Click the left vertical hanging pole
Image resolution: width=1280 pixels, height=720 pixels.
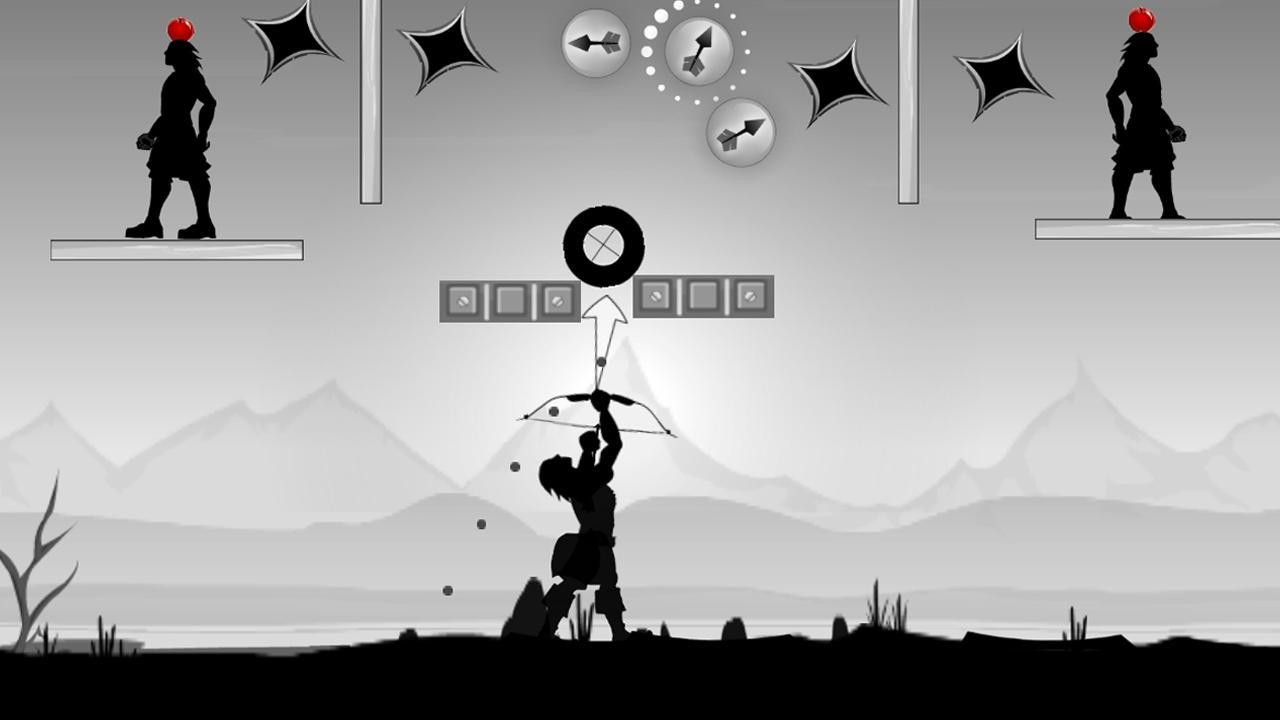(369, 100)
